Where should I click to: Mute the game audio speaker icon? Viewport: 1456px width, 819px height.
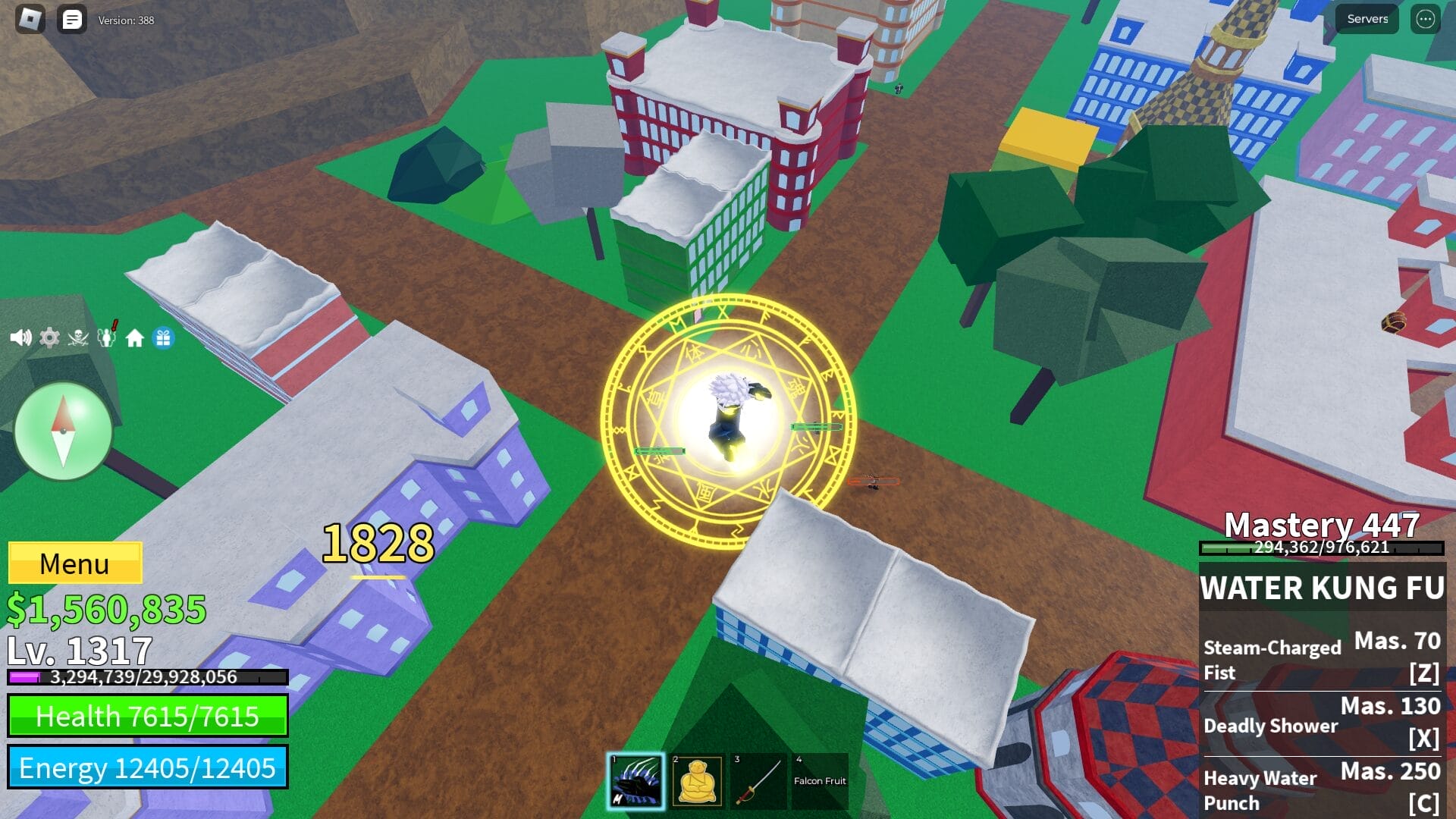coord(19,337)
